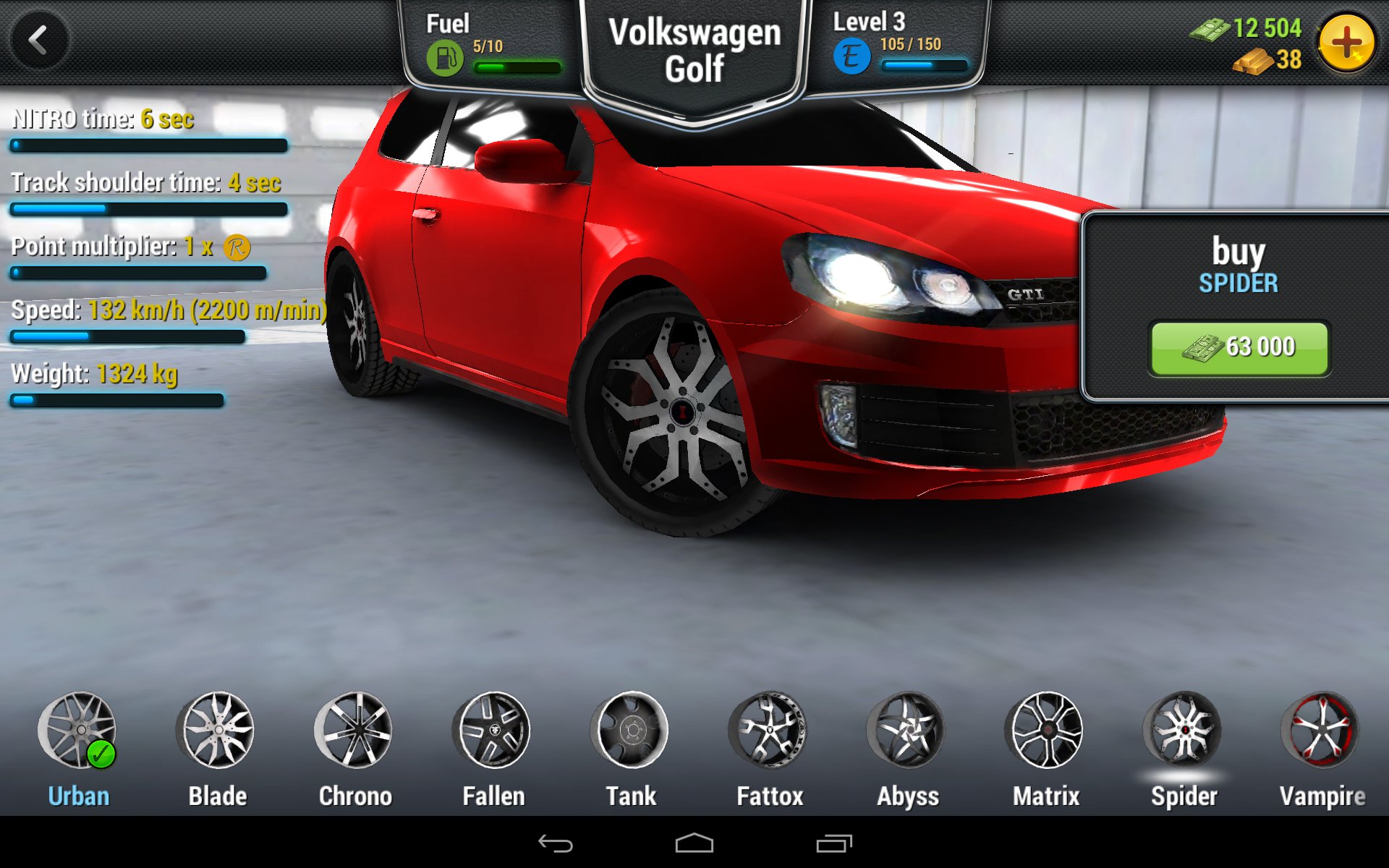Image resolution: width=1389 pixels, height=868 pixels.
Task: Pick the Chrono wheel
Action: pos(354,731)
